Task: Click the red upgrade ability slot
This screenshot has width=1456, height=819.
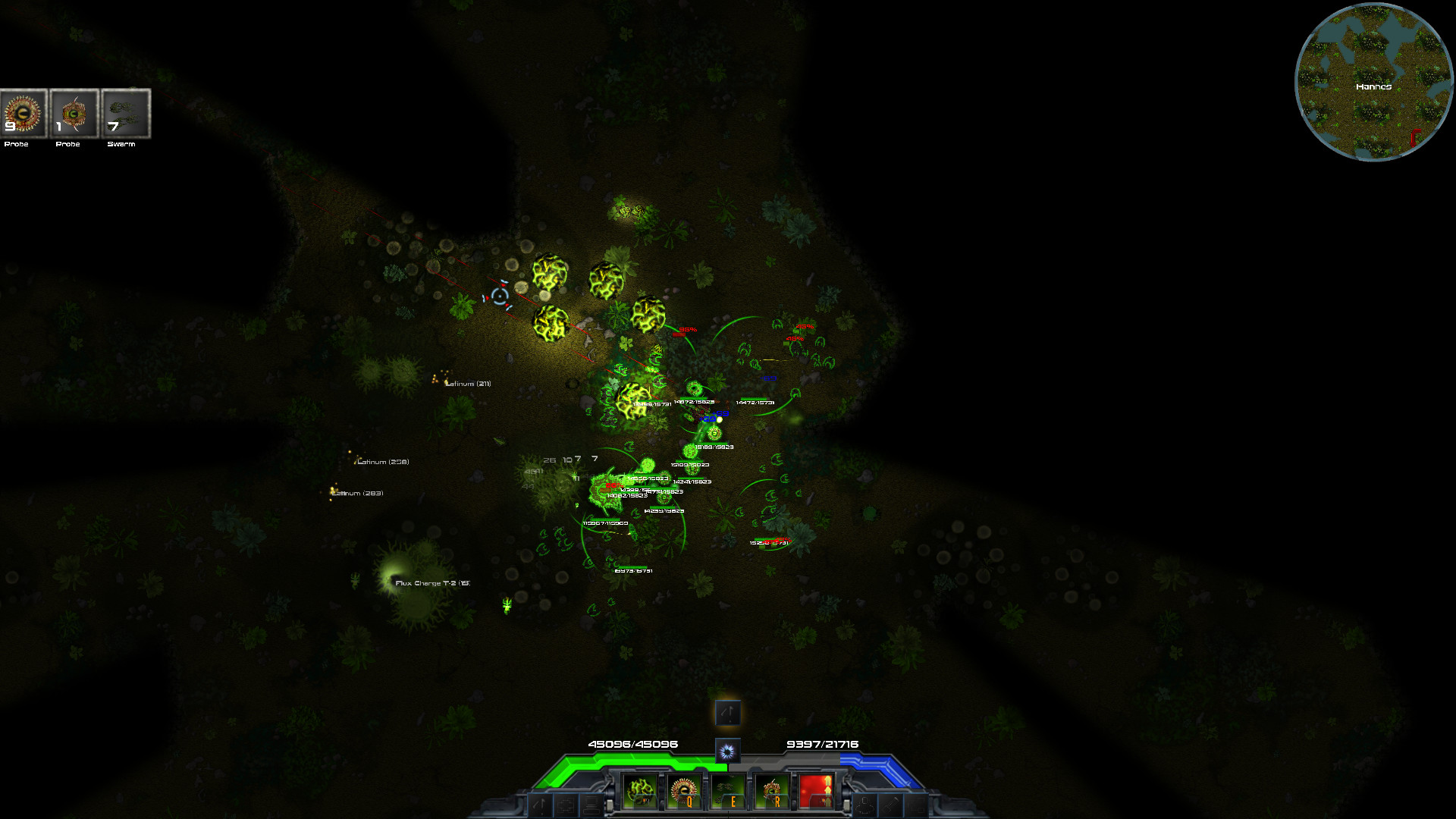Action: point(817,791)
